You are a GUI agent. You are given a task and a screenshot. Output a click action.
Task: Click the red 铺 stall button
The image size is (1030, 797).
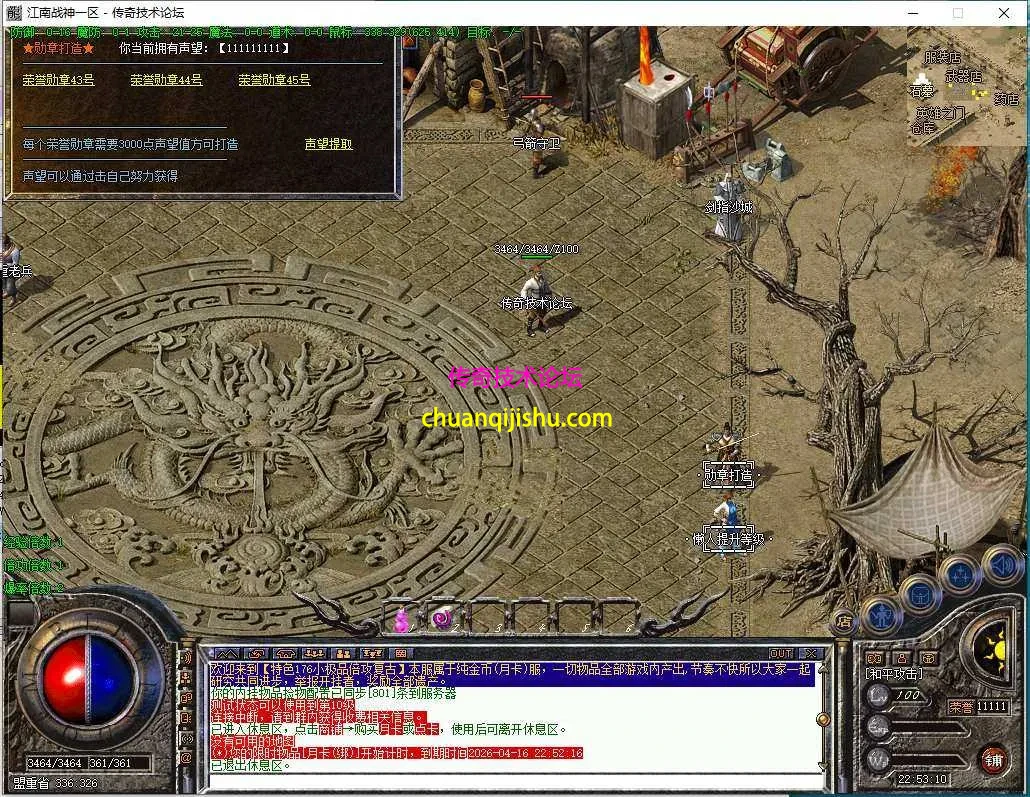[992, 759]
